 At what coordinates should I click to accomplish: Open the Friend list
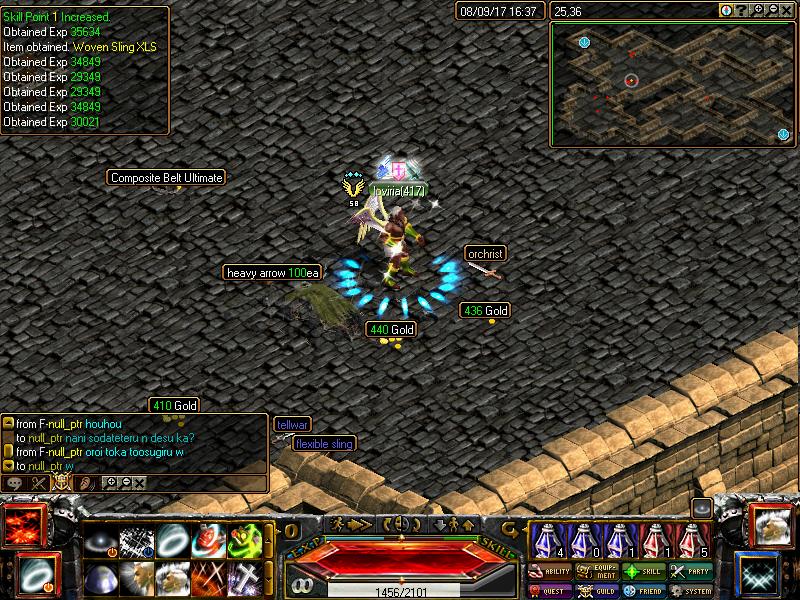pyautogui.click(x=645, y=591)
